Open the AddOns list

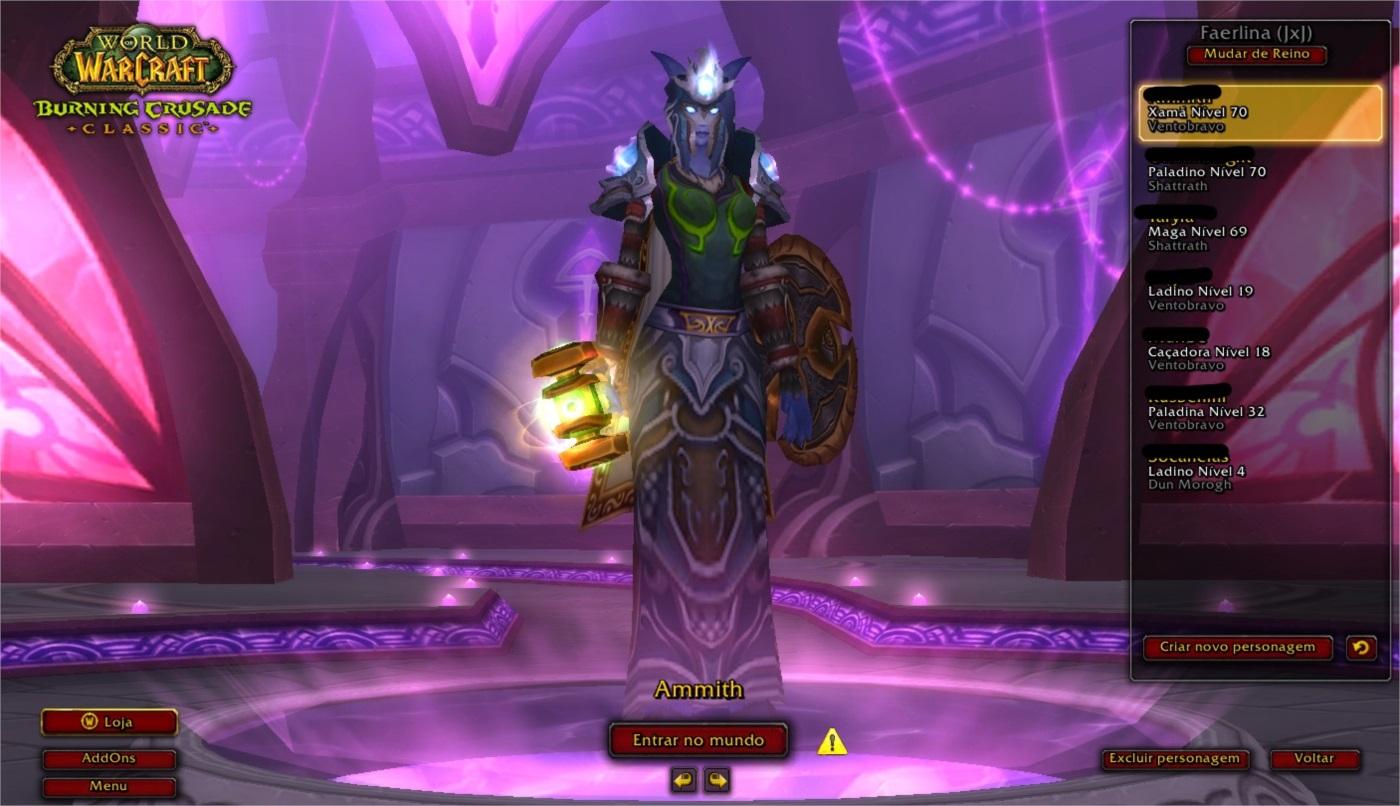109,759
